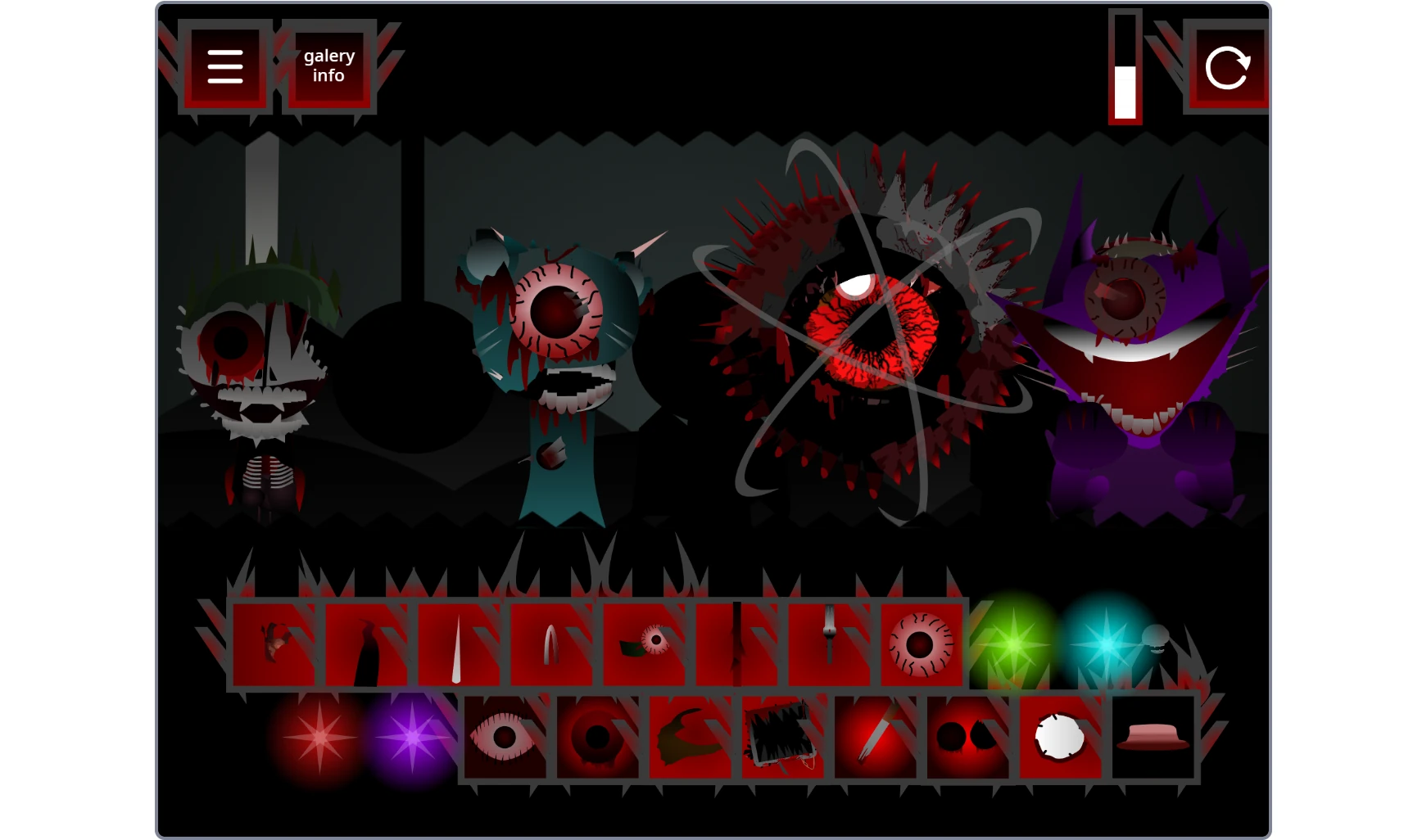Screen dimensions: 1404x840
Task: Select the bat sound tile
Action: (x=279, y=643)
